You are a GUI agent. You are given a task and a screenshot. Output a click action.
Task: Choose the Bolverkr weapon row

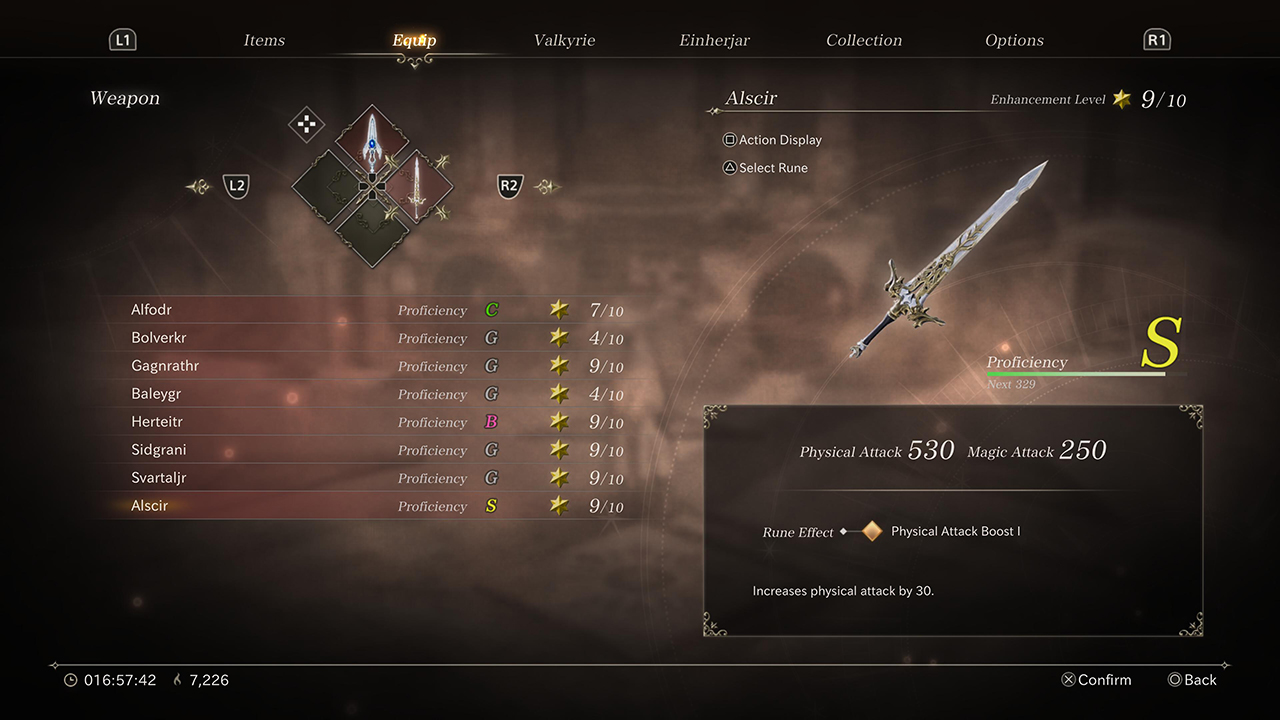(370, 338)
